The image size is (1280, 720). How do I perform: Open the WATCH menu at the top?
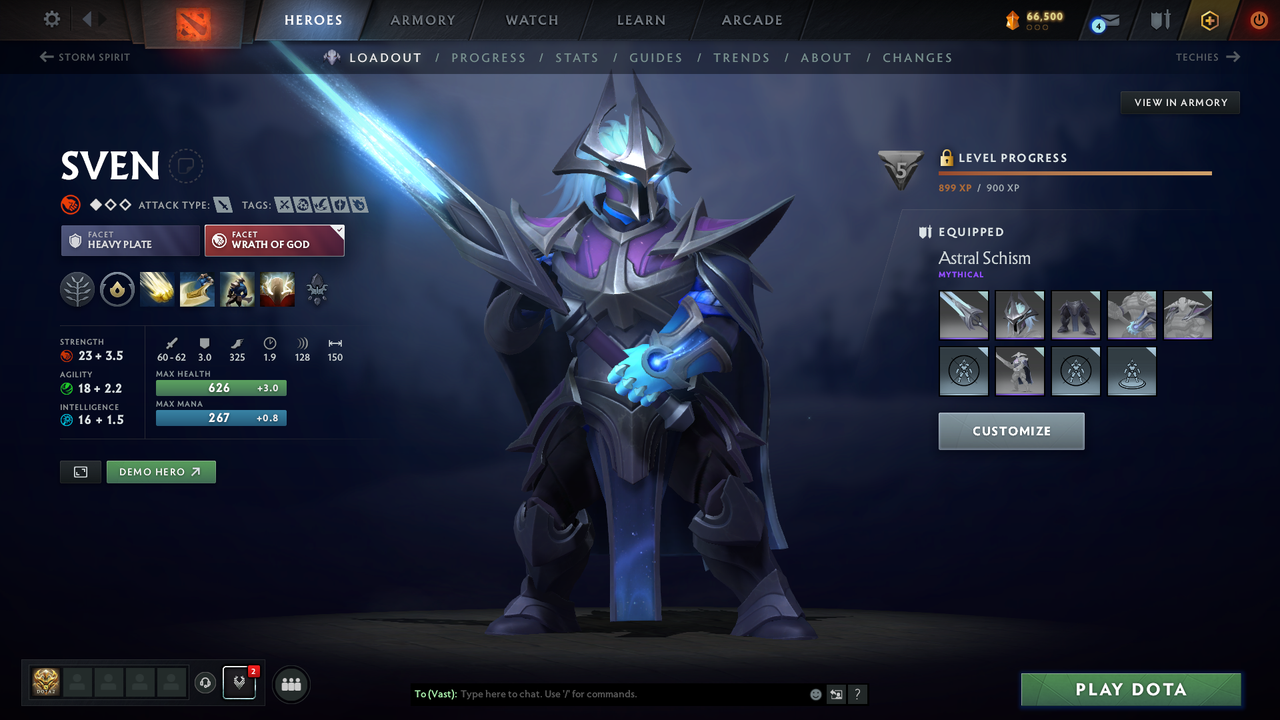tap(531, 20)
